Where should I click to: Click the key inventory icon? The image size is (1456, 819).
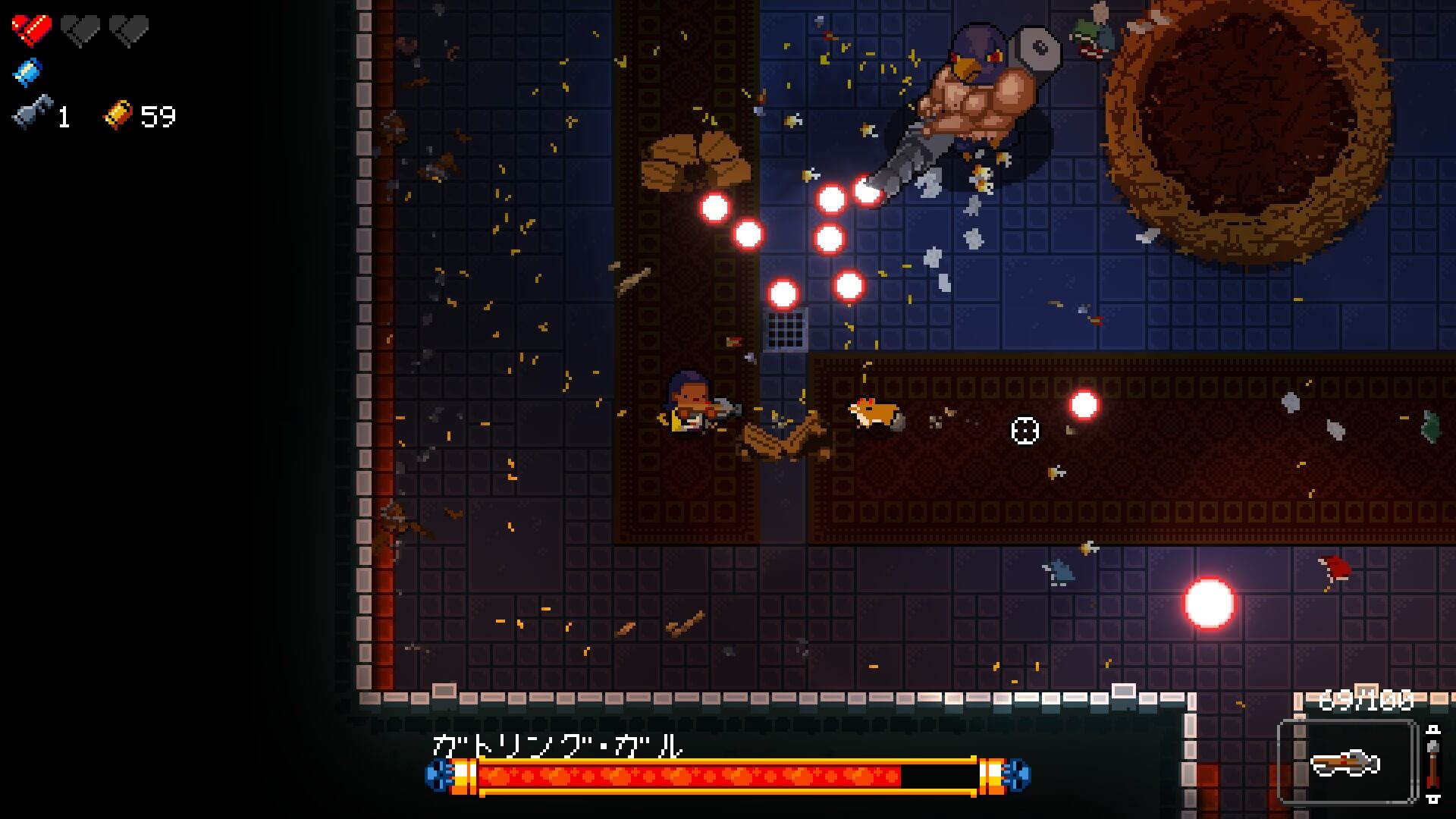pyautogui.click(x=33, y=114)
